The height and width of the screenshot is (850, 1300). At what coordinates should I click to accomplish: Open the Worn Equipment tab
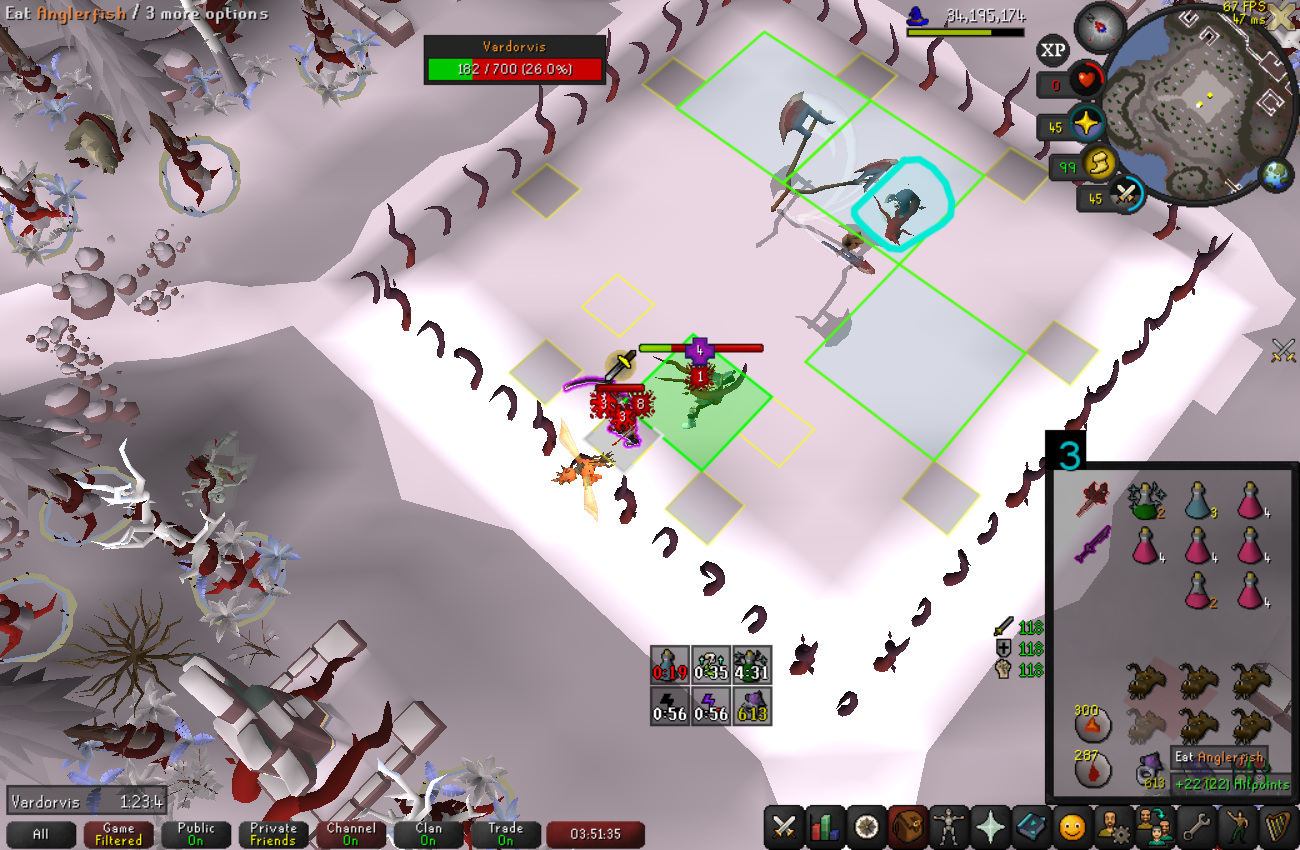click(x=949, y=827)
